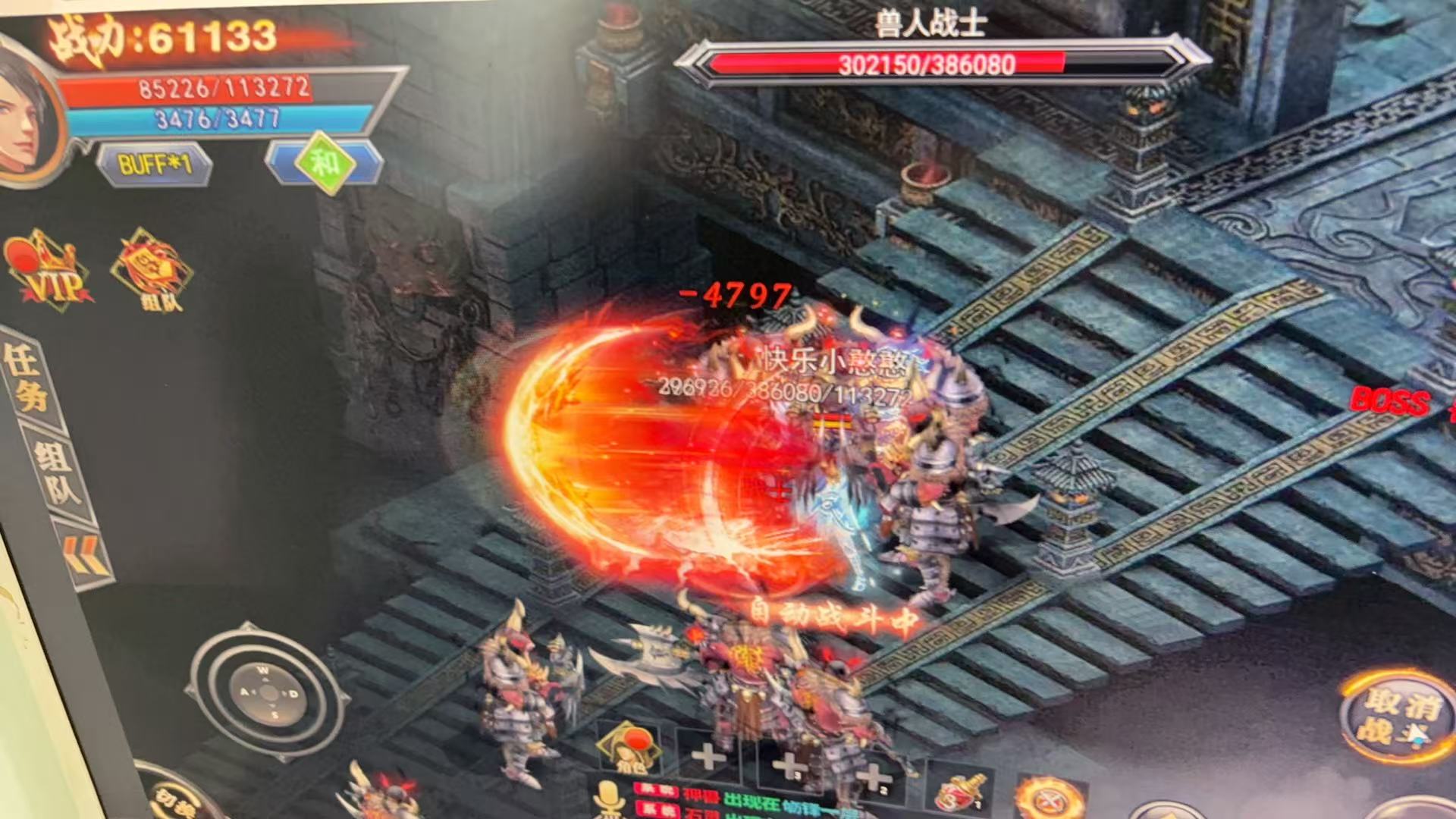Viewport: 1456px width, 819px height.
Task: Tap the chat microphone icon
Action: pyautogui.click(x=607, y=798)
